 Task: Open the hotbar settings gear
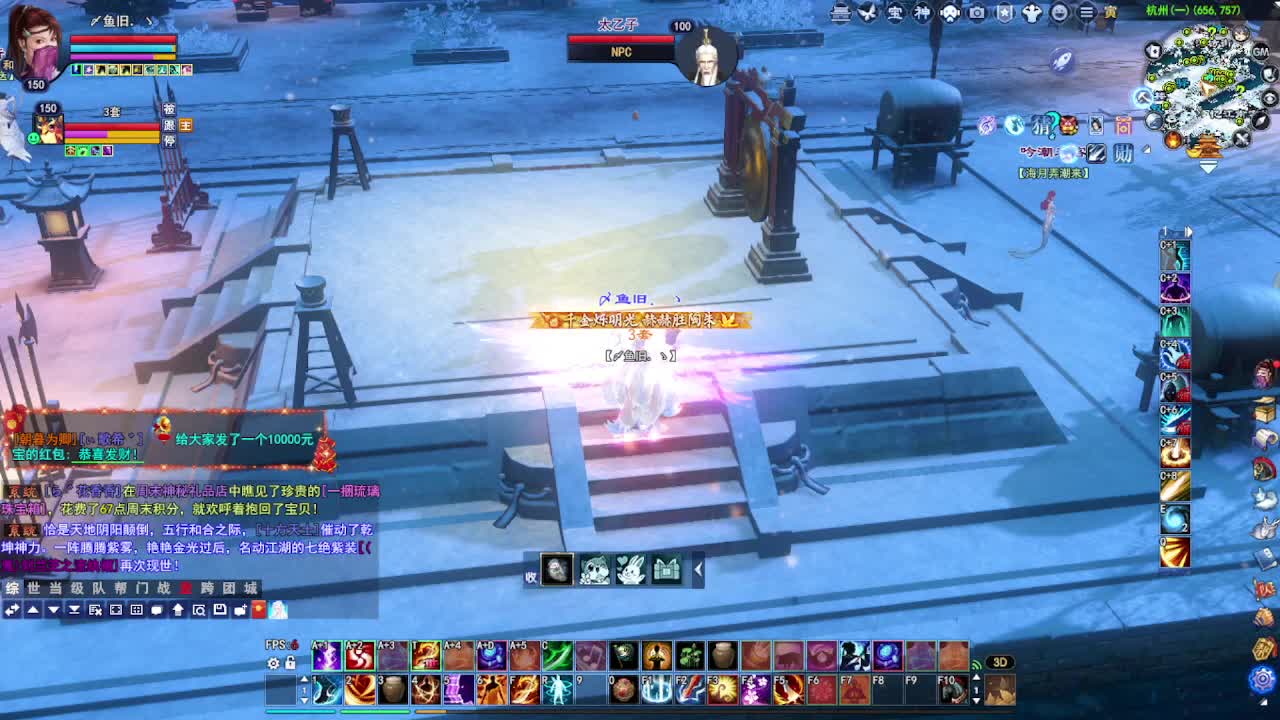273,663
